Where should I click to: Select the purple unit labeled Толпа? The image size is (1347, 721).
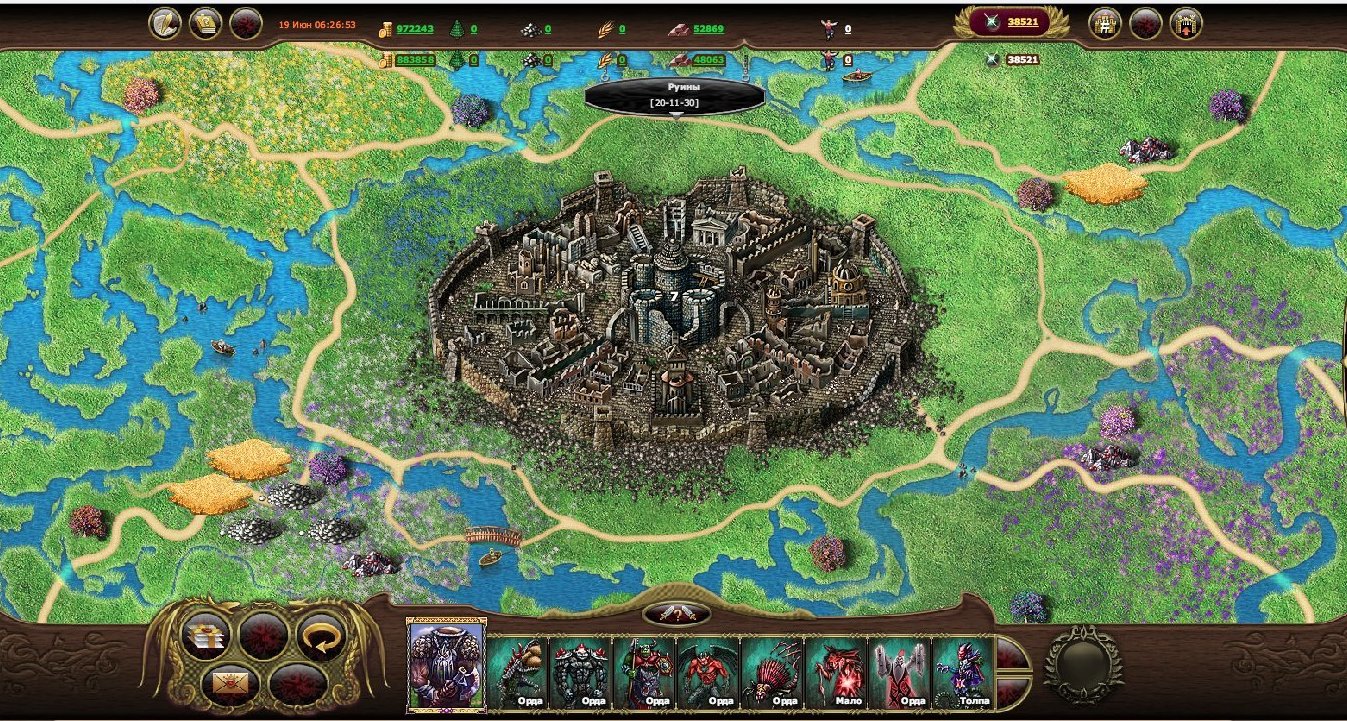pyautogui.click(x=963, y=671)
